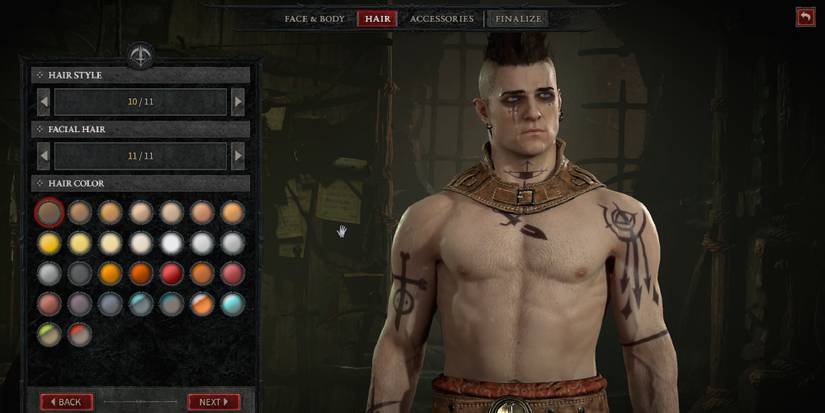Choose the dark charcoal gray hair color
Viewport: 825px width, 413px height.
[x=80, y=273]
